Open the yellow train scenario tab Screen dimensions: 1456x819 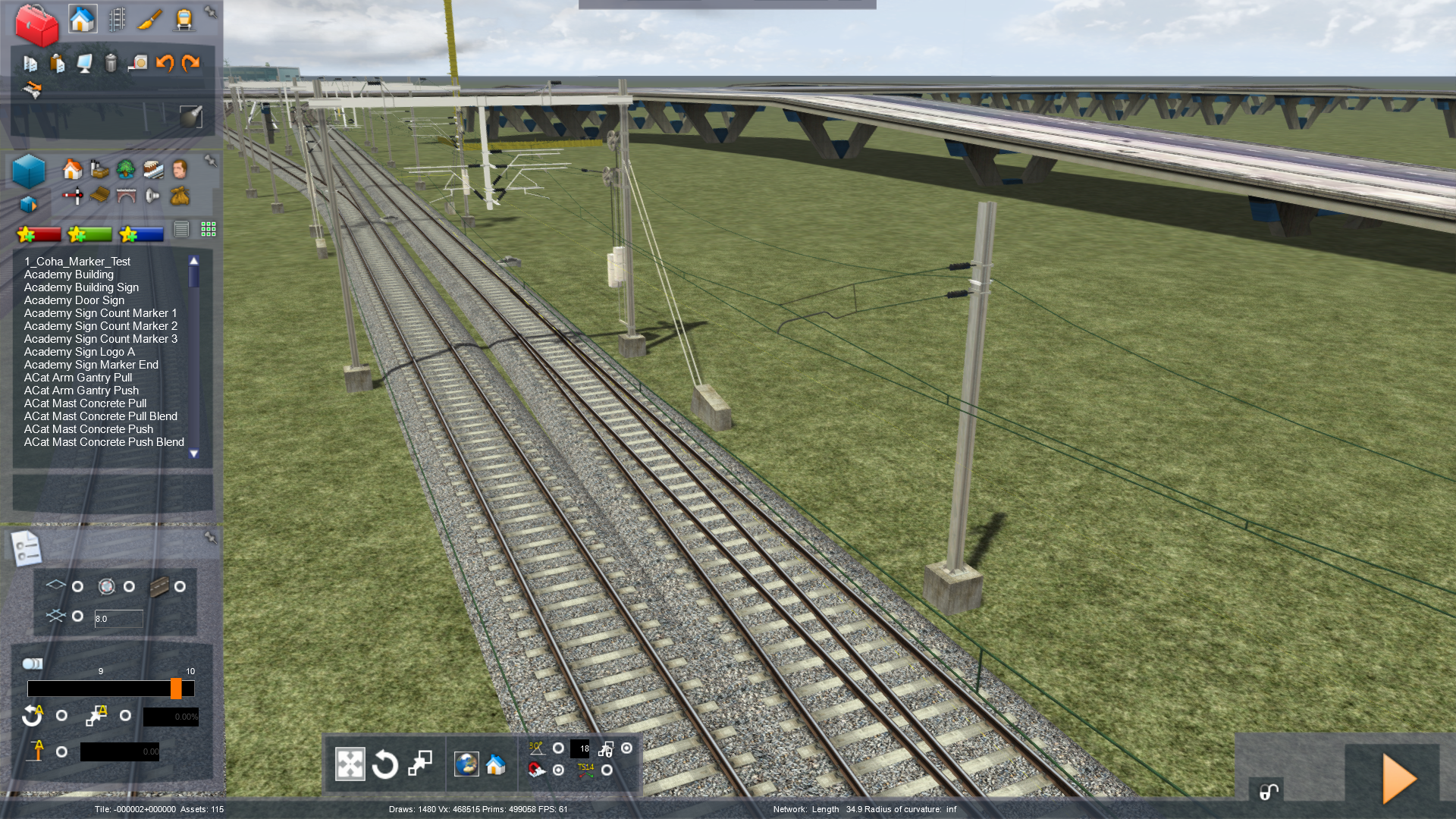pyautogui.click(x=184, y=20)
